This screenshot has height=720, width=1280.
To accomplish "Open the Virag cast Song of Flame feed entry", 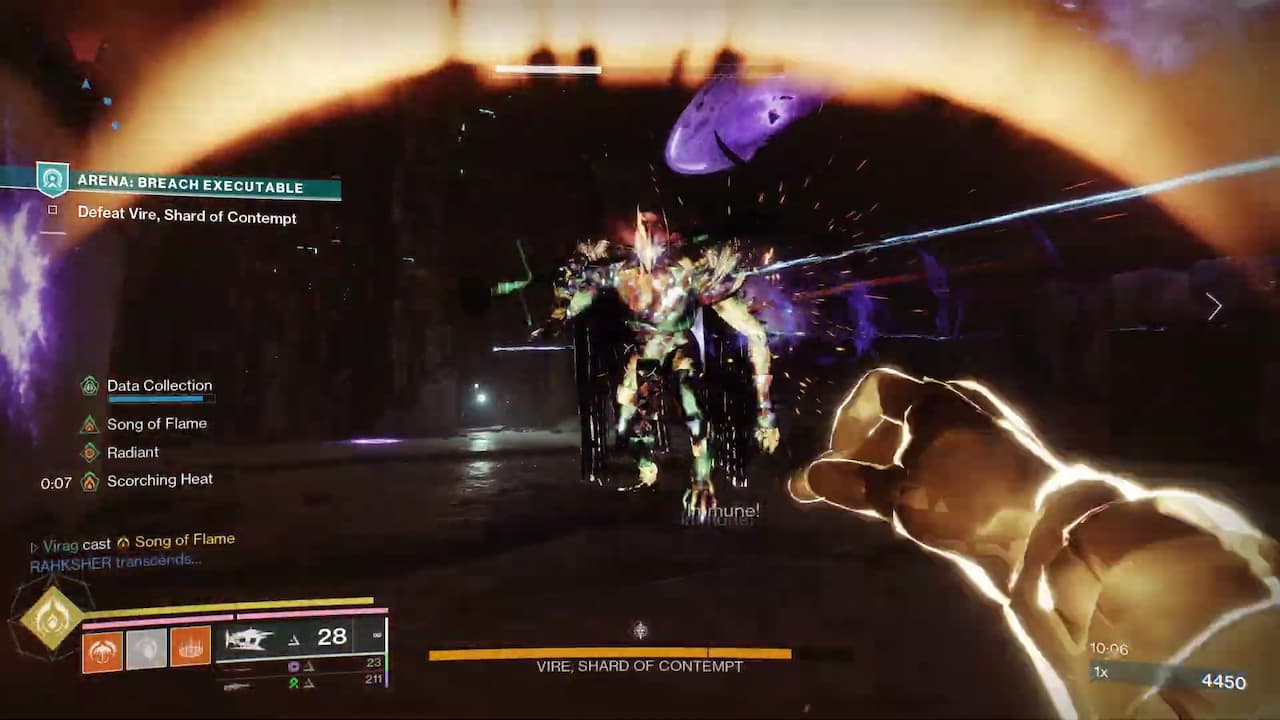I will pyautogui.click(x=135, y=542).
